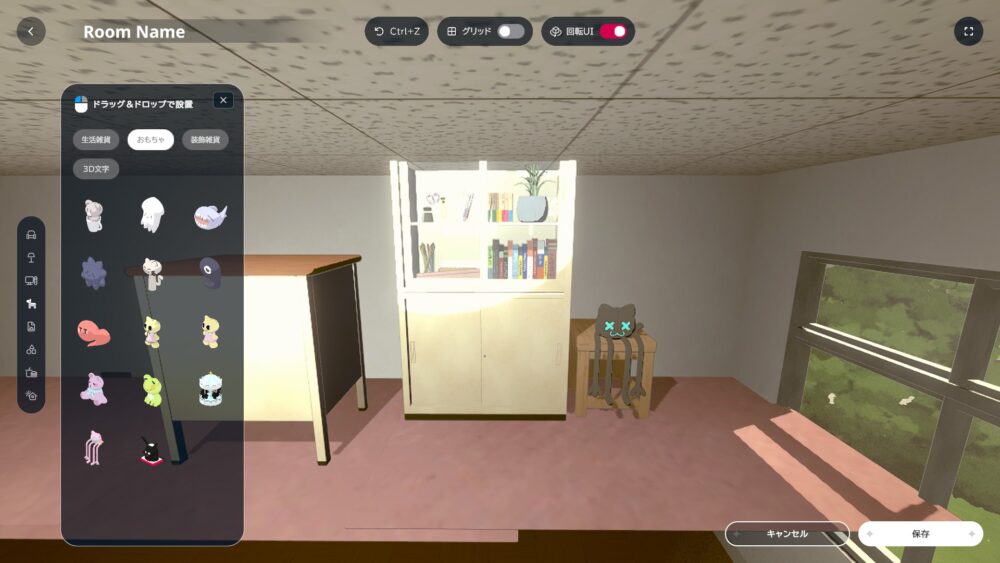This screenshot has height=563, width=1000.
Task: Switch to the 生活雑貨 category
Action: (x=96, y=140)
